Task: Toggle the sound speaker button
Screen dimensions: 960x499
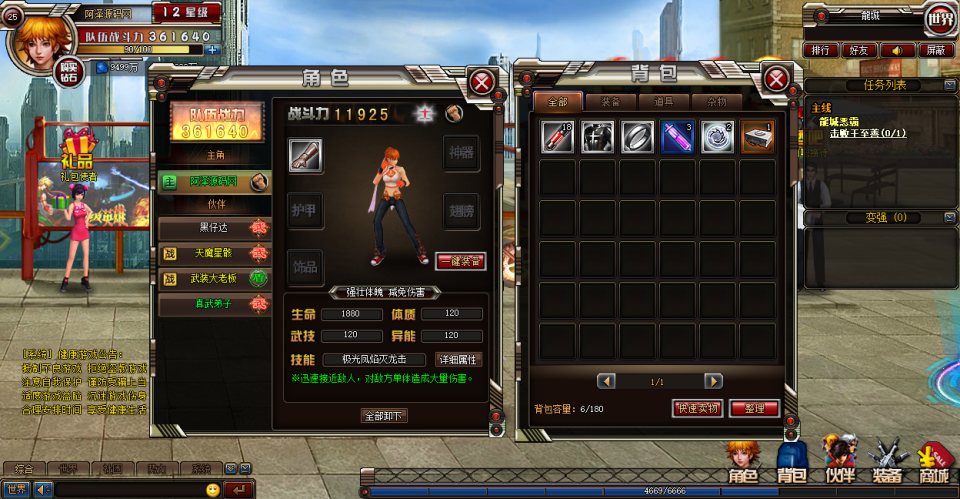Action: pyautogui.click(x=899, y=49)
